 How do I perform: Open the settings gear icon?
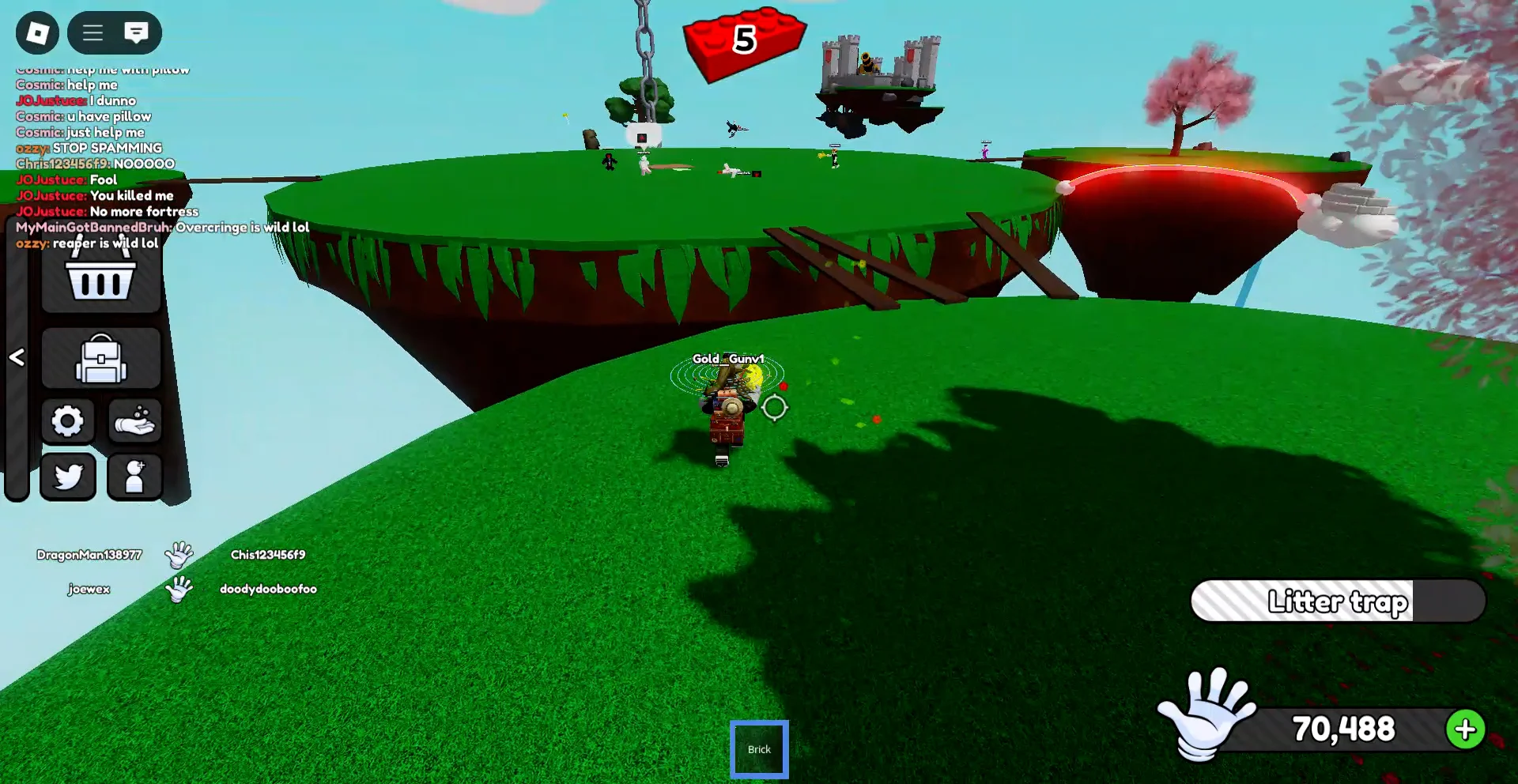[x=68, y=421]
